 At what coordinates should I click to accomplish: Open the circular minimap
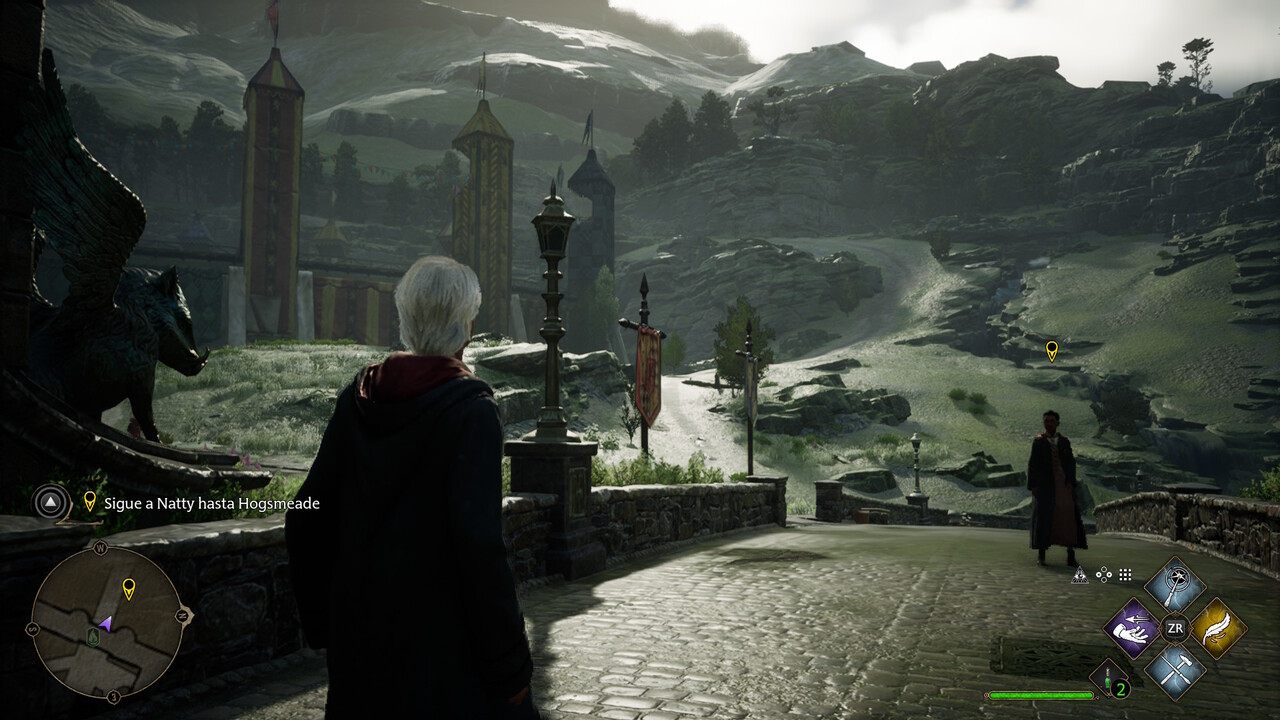click(107, 621)
